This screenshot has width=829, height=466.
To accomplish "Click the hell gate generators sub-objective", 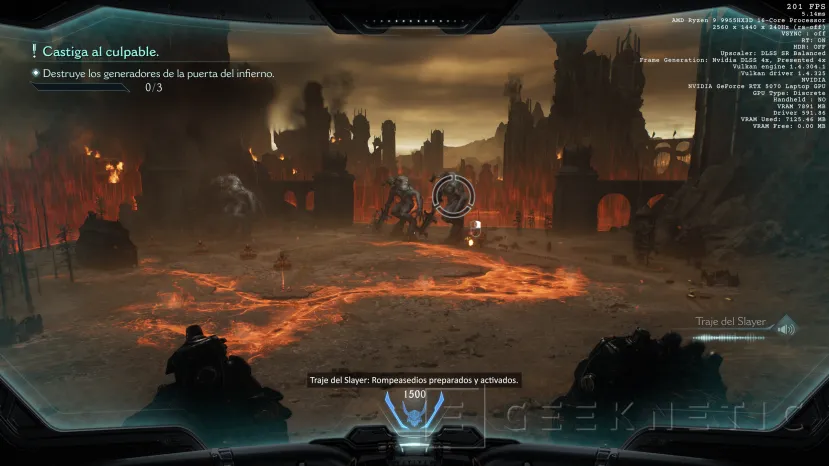I will point(156,73).
